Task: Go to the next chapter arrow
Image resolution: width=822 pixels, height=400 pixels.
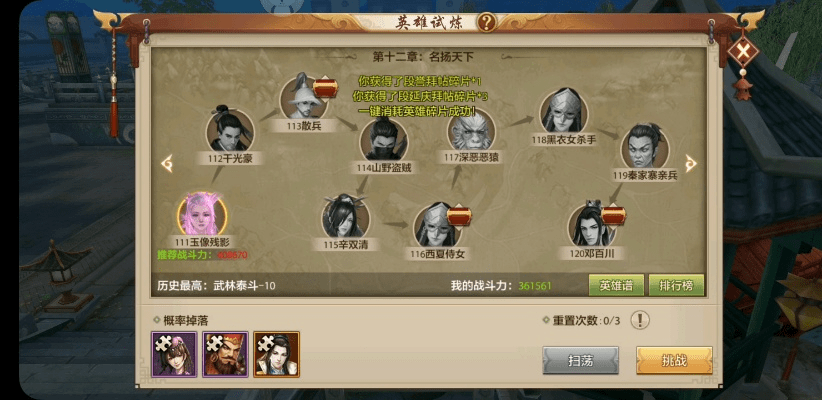Action: (690, 163)
